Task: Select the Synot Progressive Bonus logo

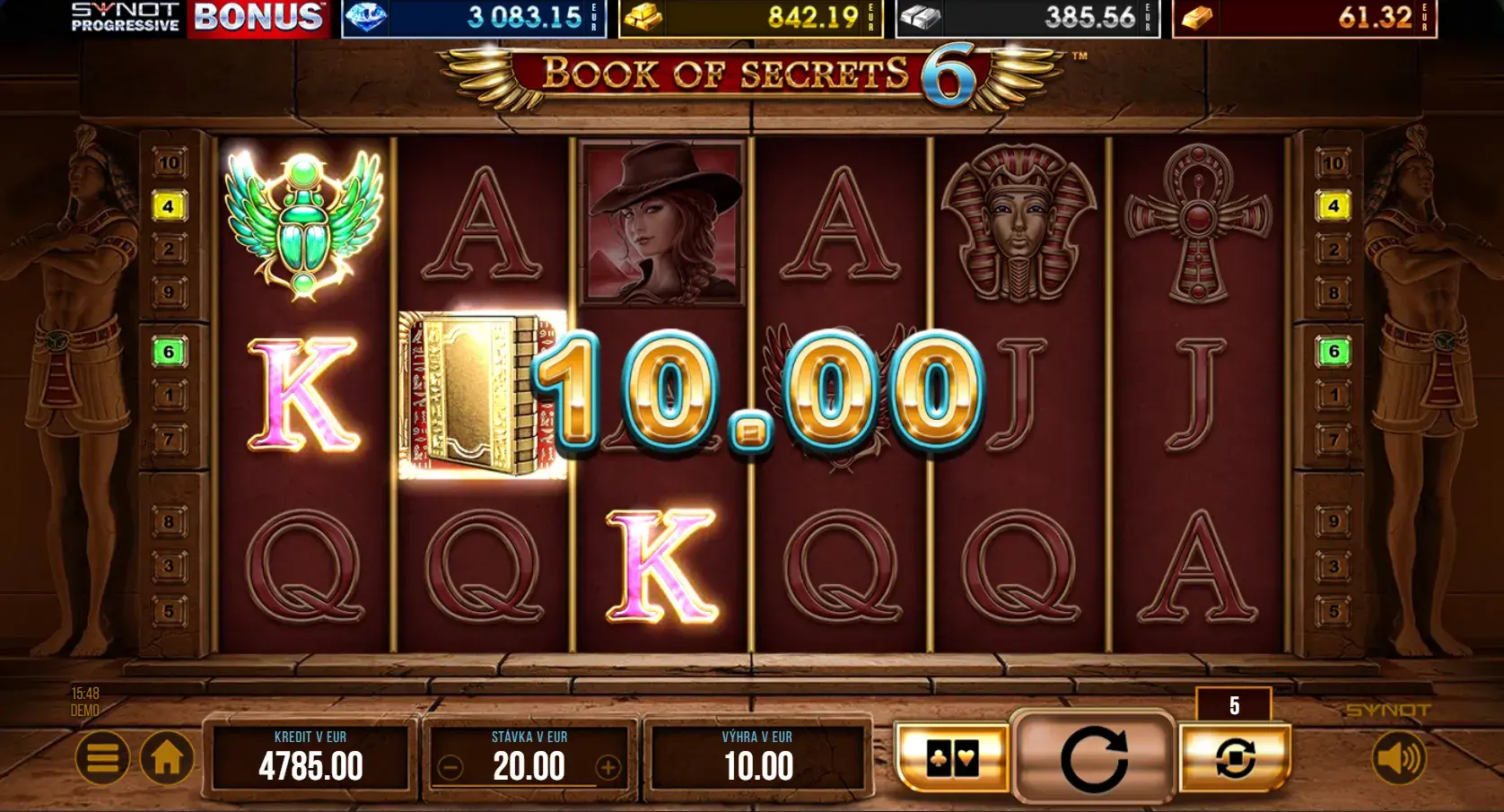Action: click(x=197, y=18)
